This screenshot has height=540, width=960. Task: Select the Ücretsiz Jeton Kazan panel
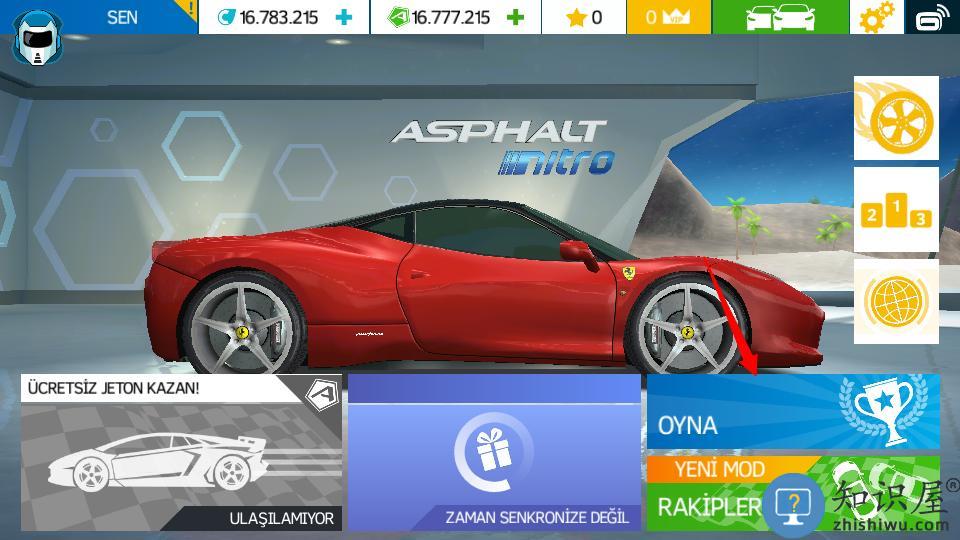(181, 452)
